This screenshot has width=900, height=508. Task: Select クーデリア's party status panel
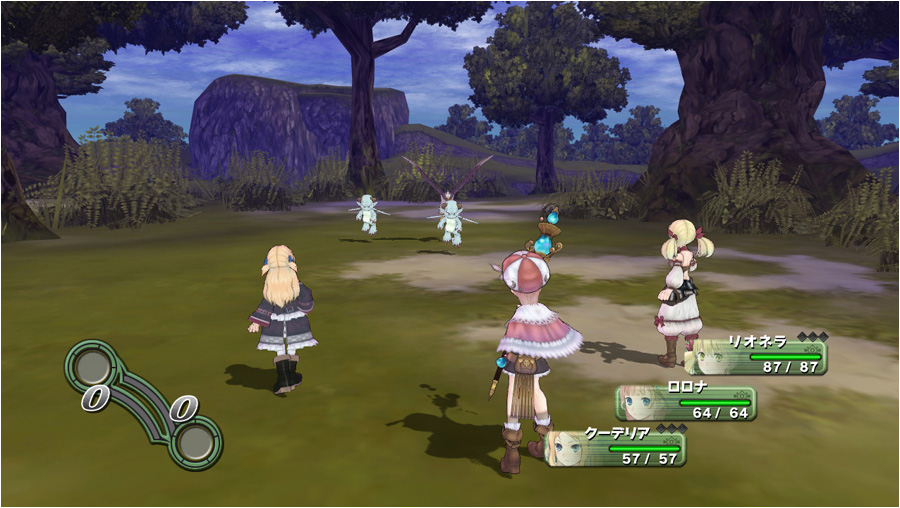(x=616, y=448)
